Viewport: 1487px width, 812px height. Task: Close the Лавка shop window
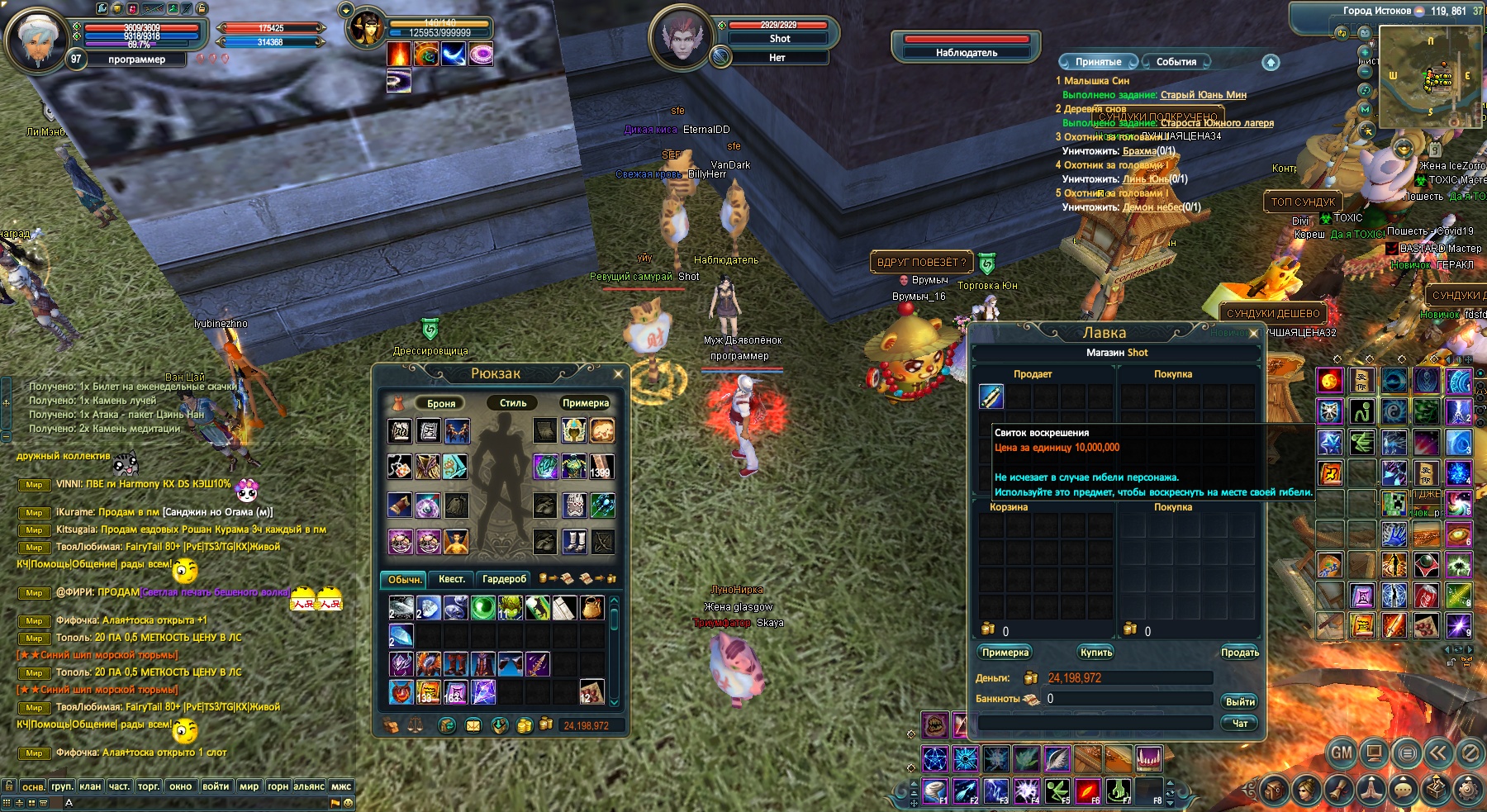pyautogui.click(x=1253, y=334)
